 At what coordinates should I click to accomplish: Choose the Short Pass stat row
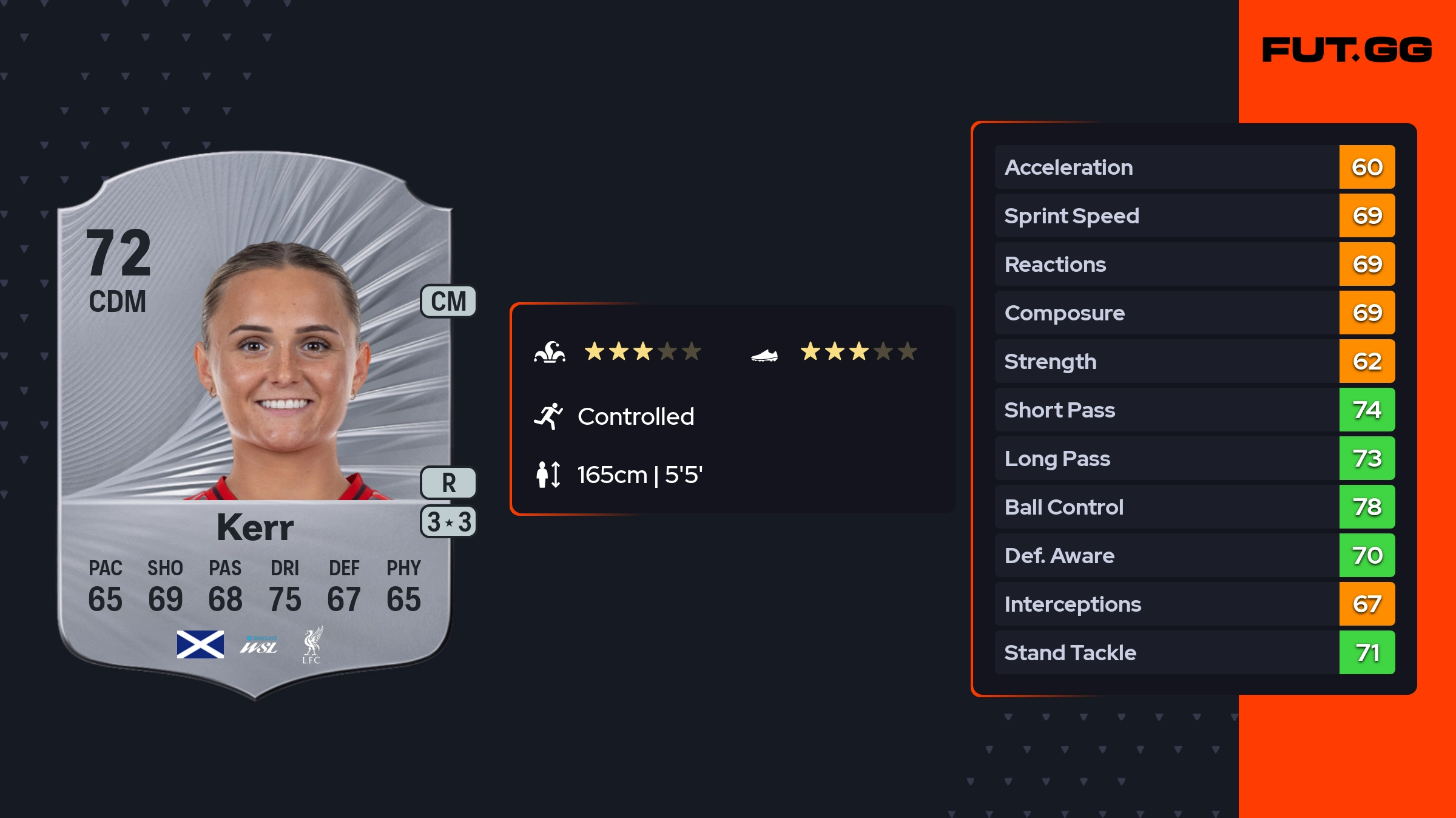[x=1194, y=410]
